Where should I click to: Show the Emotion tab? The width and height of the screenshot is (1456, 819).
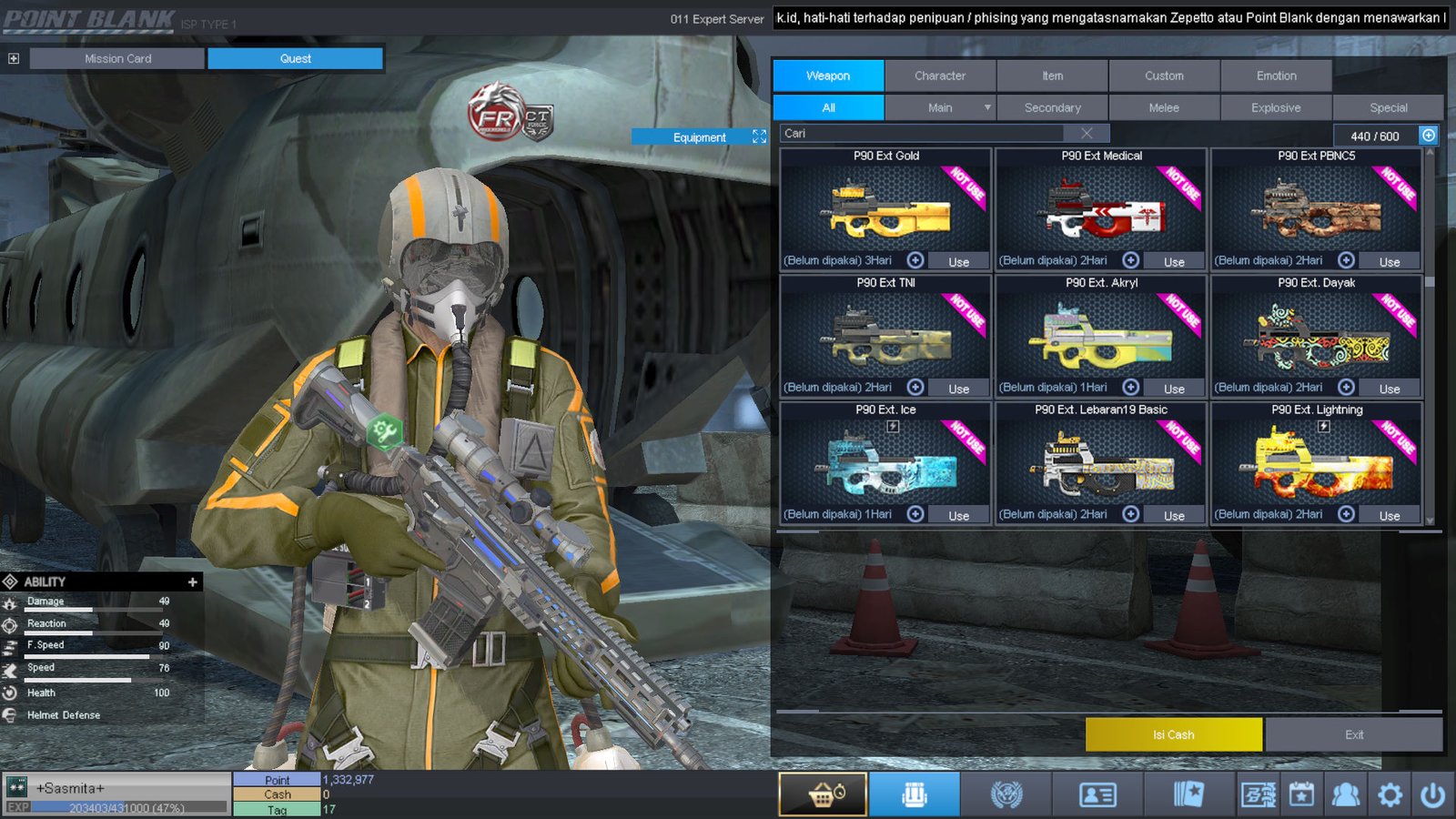(1276, 76)
